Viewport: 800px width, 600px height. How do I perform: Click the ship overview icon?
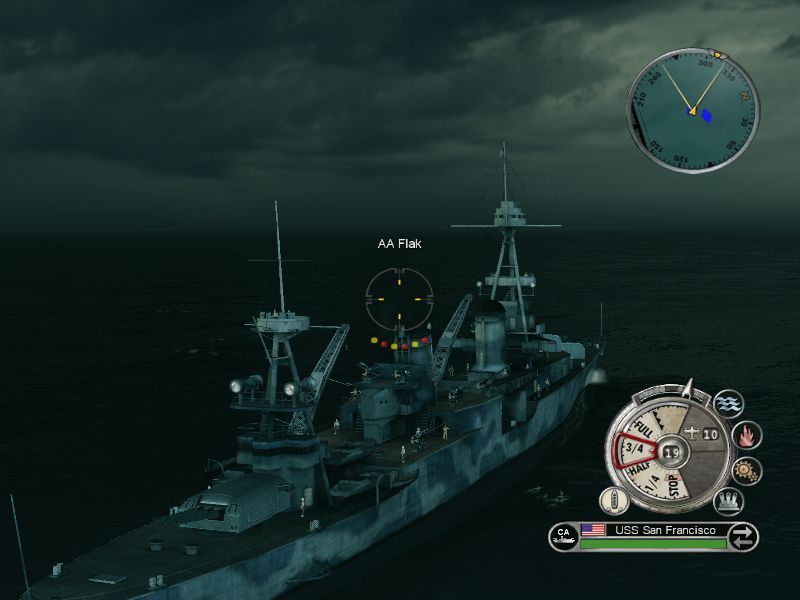pyautogui.click(x=612, y=499)
